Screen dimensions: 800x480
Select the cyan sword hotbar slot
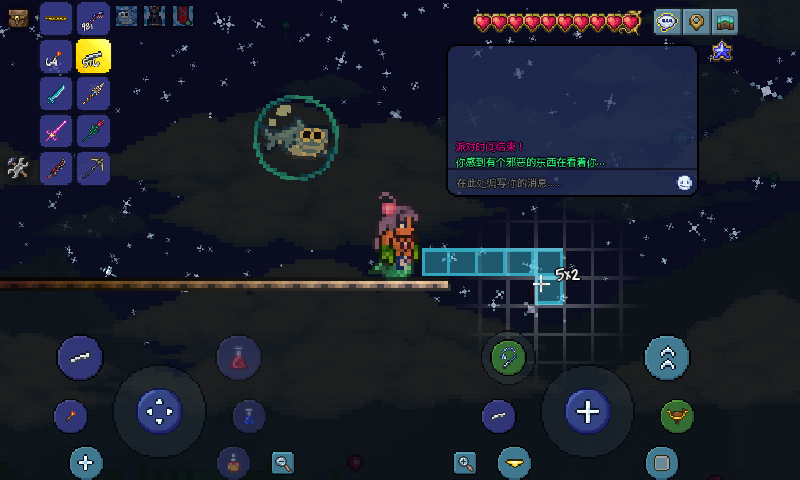56,93
